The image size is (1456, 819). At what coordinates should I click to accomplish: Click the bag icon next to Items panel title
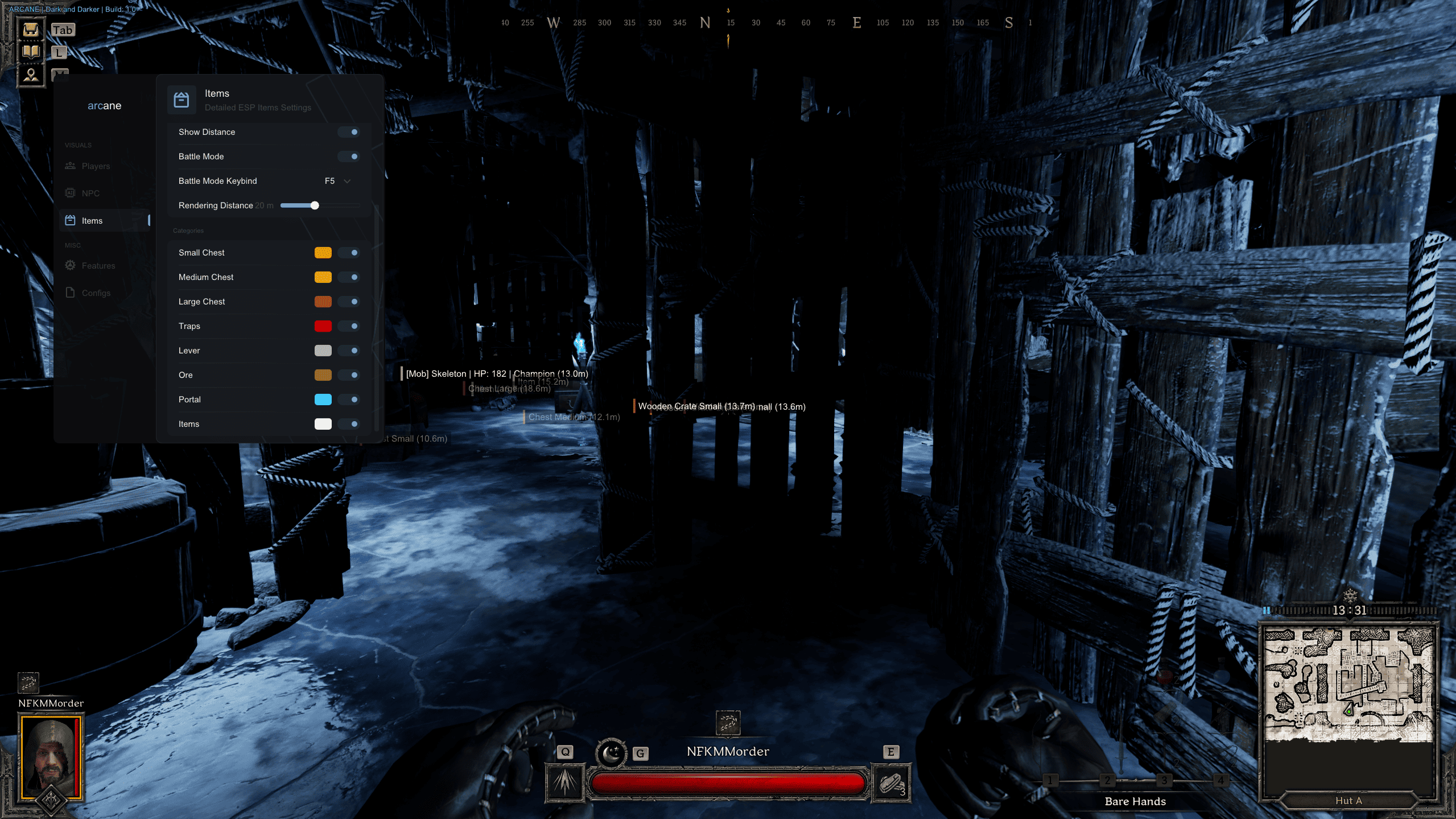point(182,99)
